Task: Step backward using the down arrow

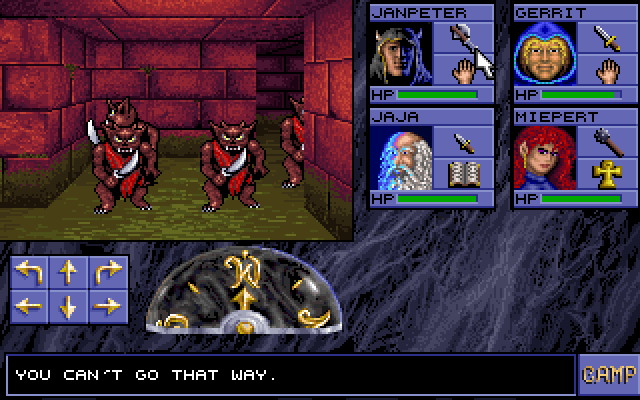Action: click(x=68, y=306)
